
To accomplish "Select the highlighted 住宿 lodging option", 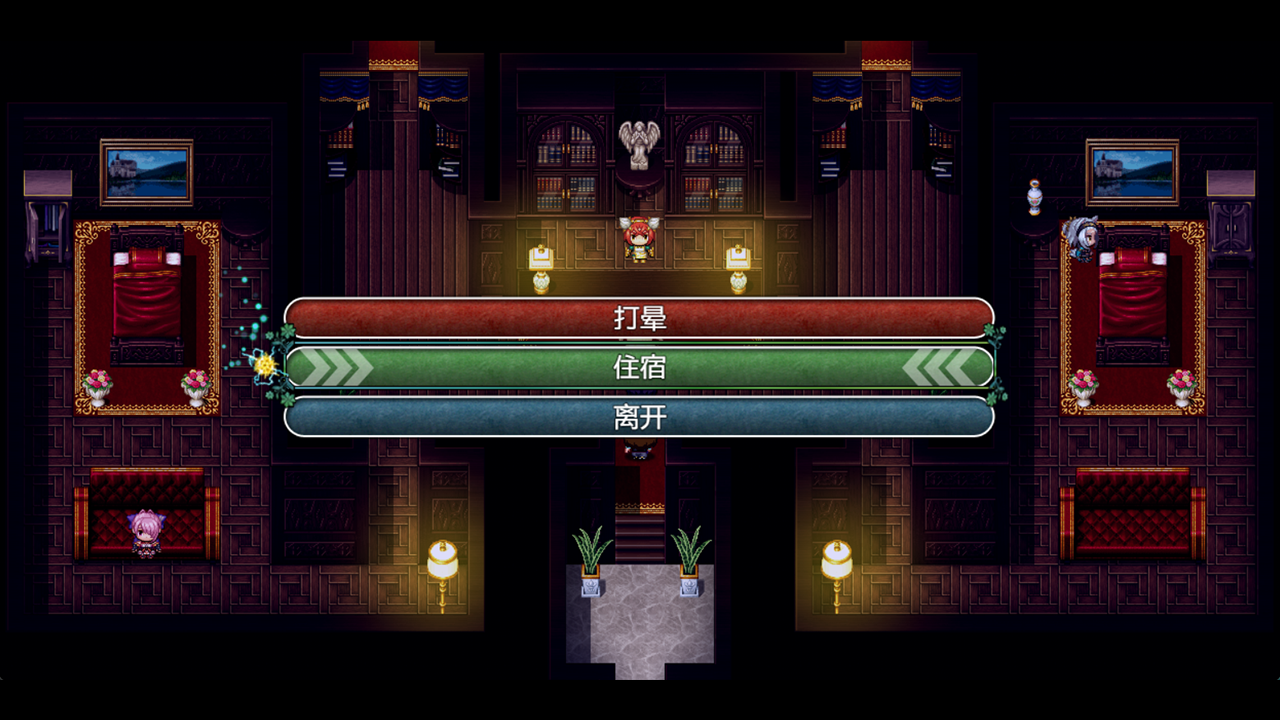I will (640, 367).
